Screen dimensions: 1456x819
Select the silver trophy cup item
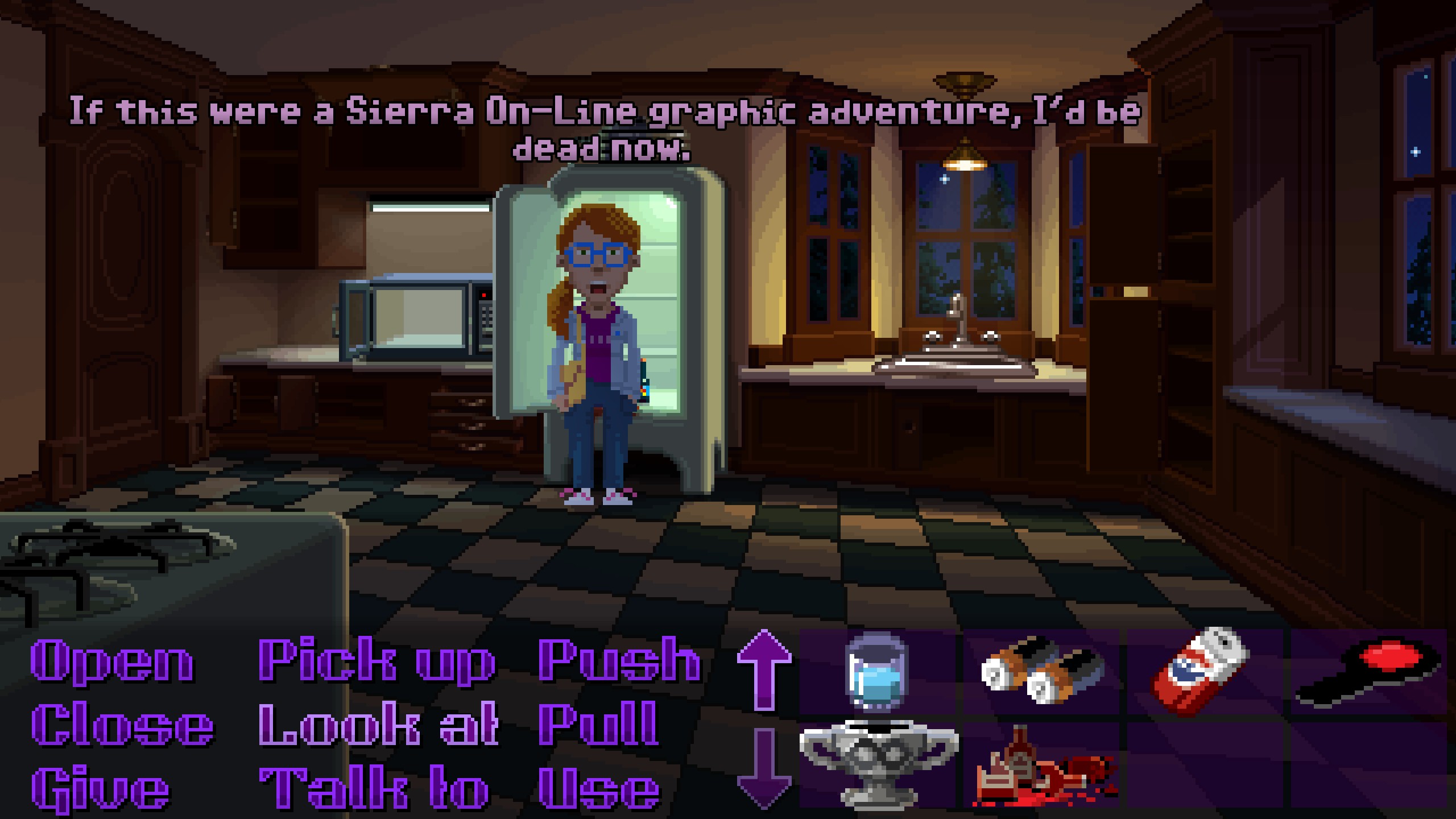(x=878, y=765)
